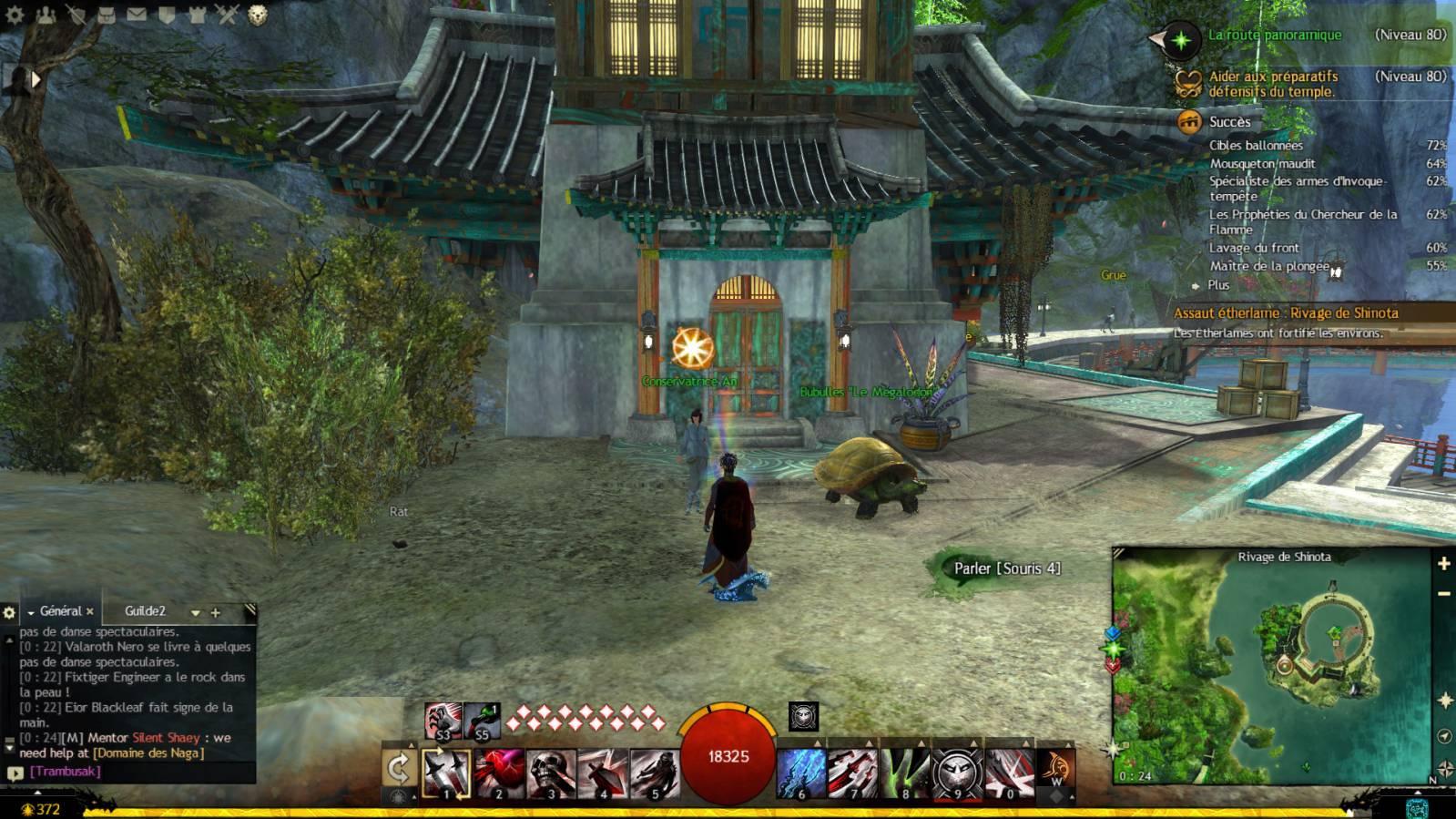Open the Black Lion lion-head icon

[258, 15]
